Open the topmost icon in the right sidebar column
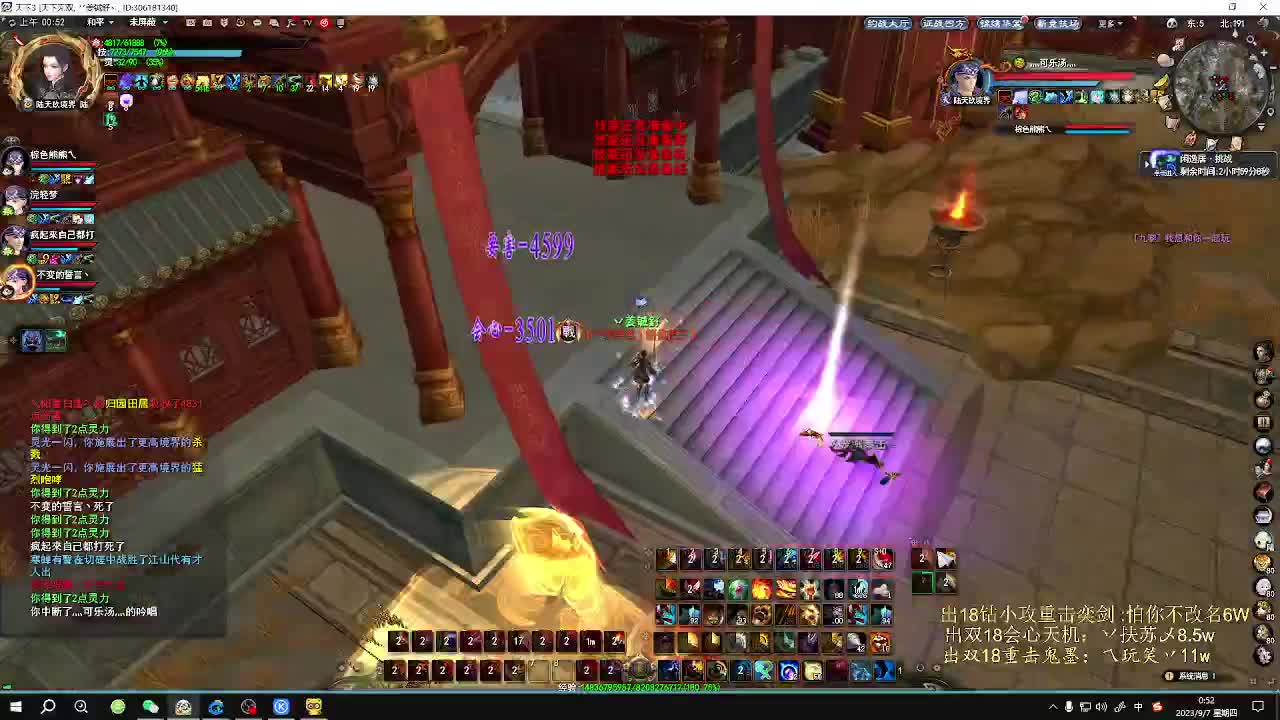This screenshot has height=720, width=1280. [1263, 351]
